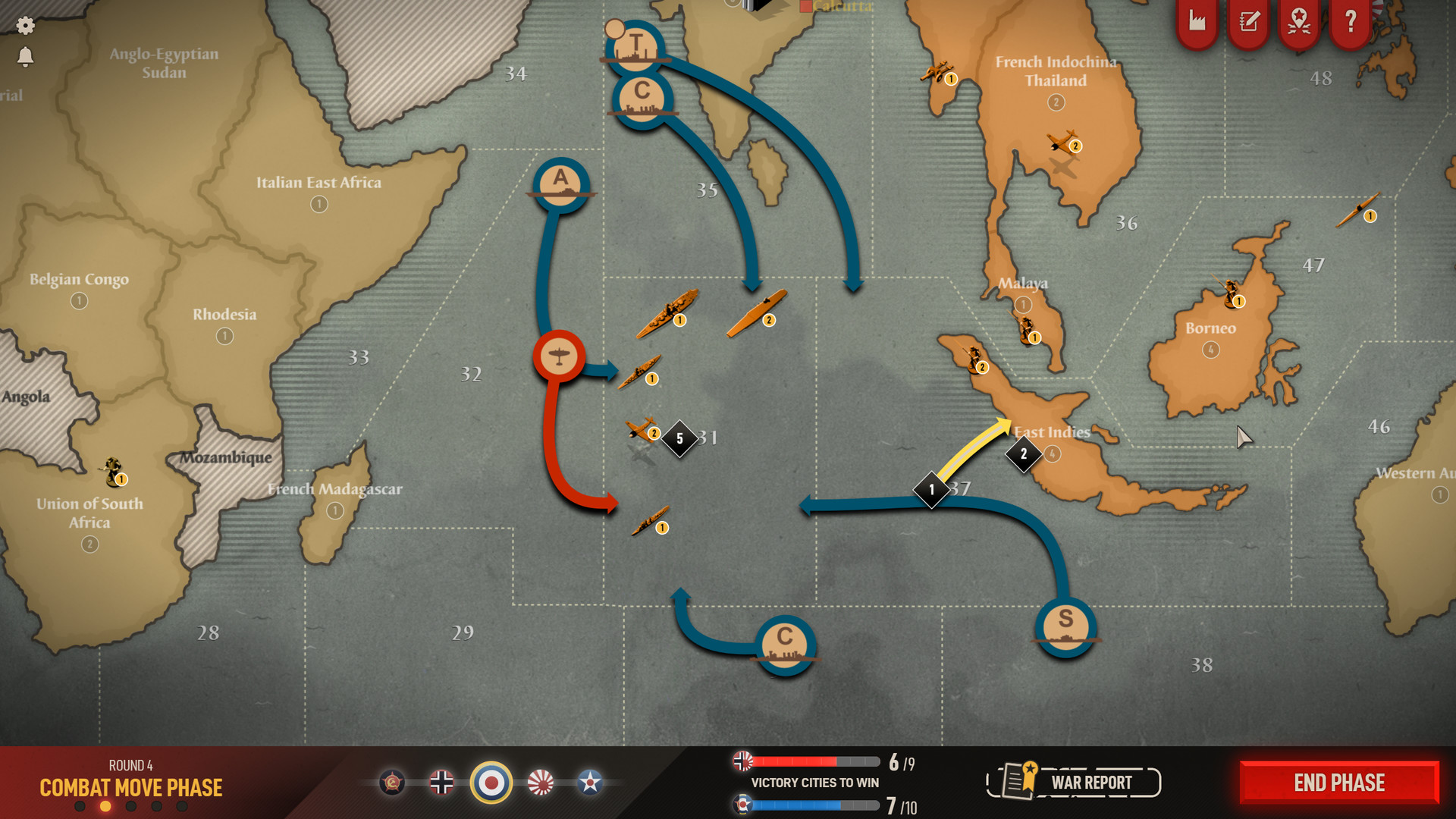Image resolution: width=1456 pixels, height=819 pixels.
Task: Select the United States star turn icon
Action: 590,782
